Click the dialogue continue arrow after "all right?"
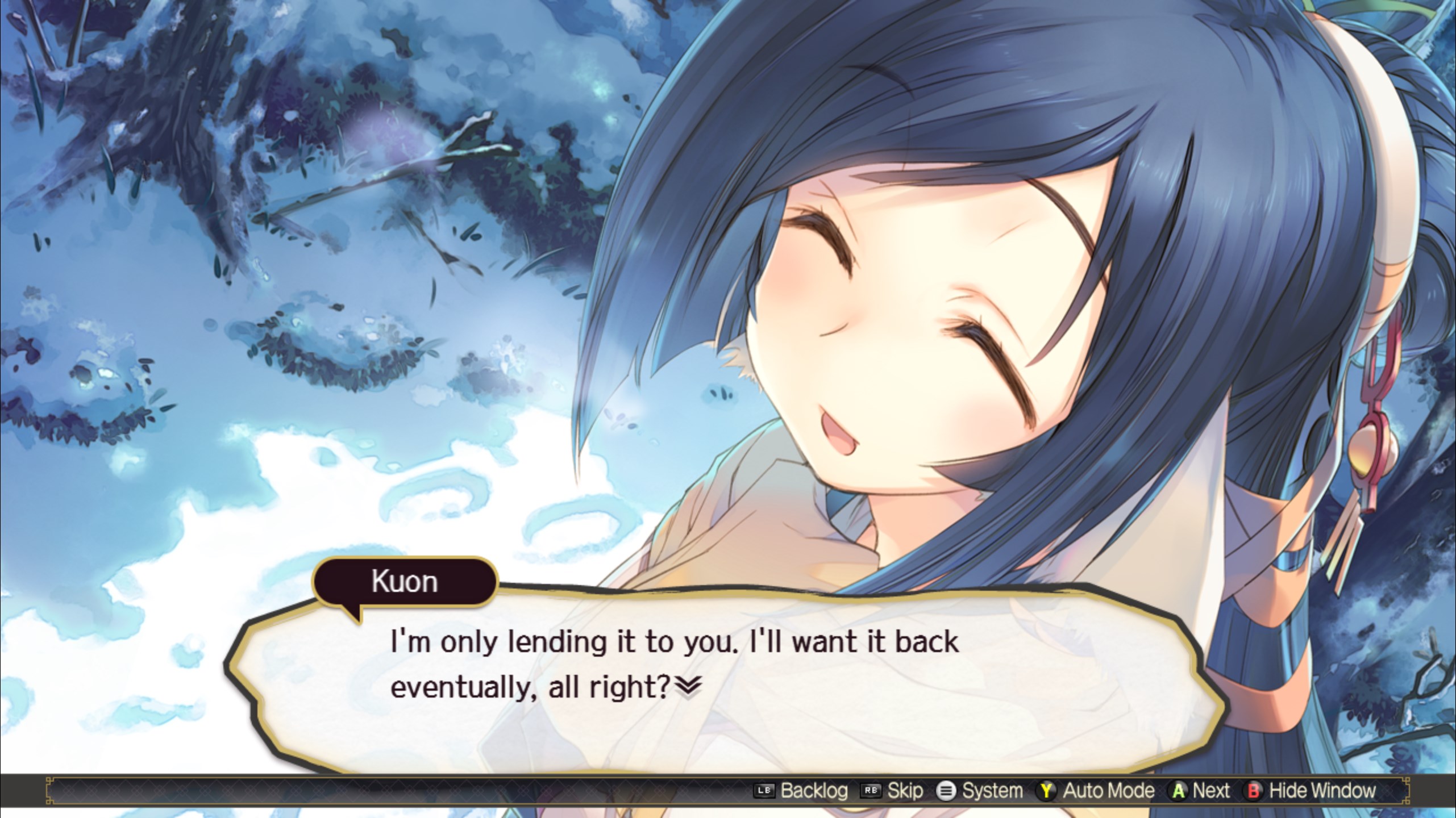1456x818 pixels. point(688,688)
